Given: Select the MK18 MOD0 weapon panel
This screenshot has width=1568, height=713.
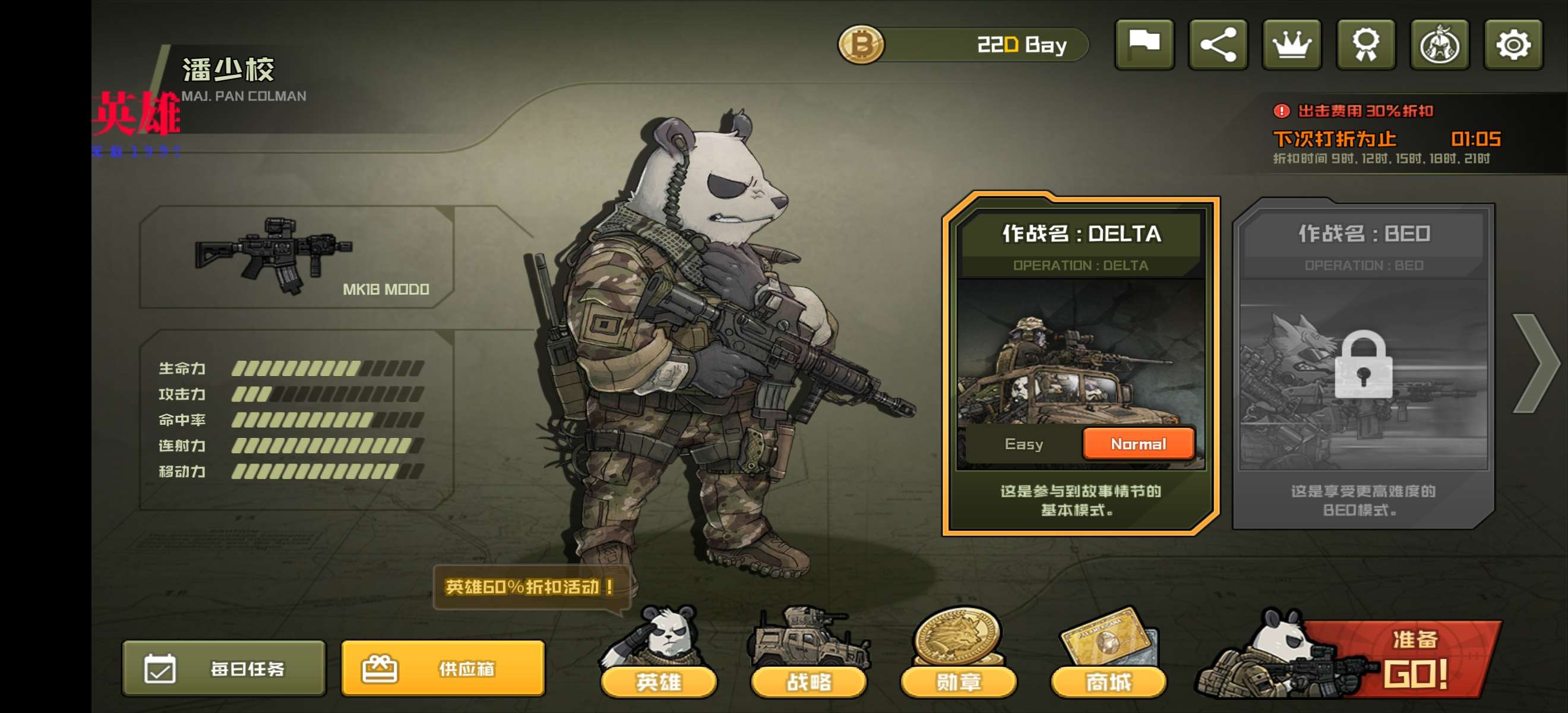Looking at the screenshot, I should 296,257.
